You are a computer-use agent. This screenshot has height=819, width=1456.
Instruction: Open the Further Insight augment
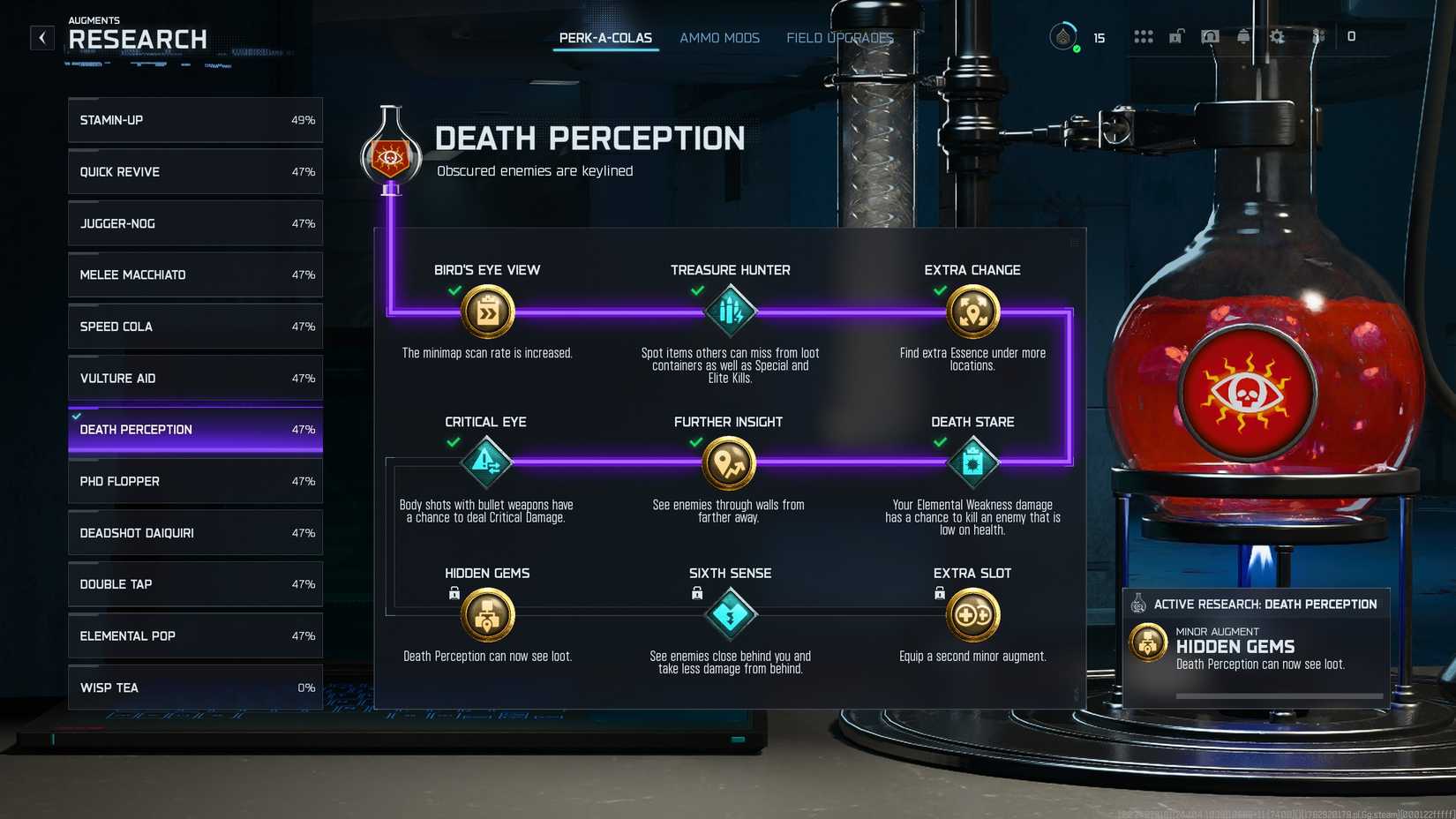tap(730, 462)
